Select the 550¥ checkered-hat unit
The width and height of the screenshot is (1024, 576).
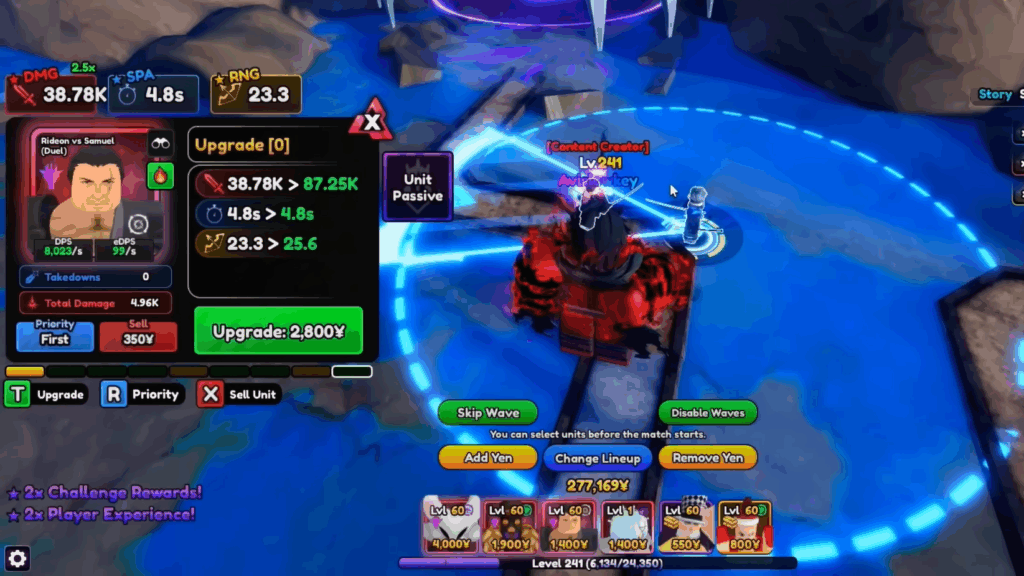pos(686,526)
